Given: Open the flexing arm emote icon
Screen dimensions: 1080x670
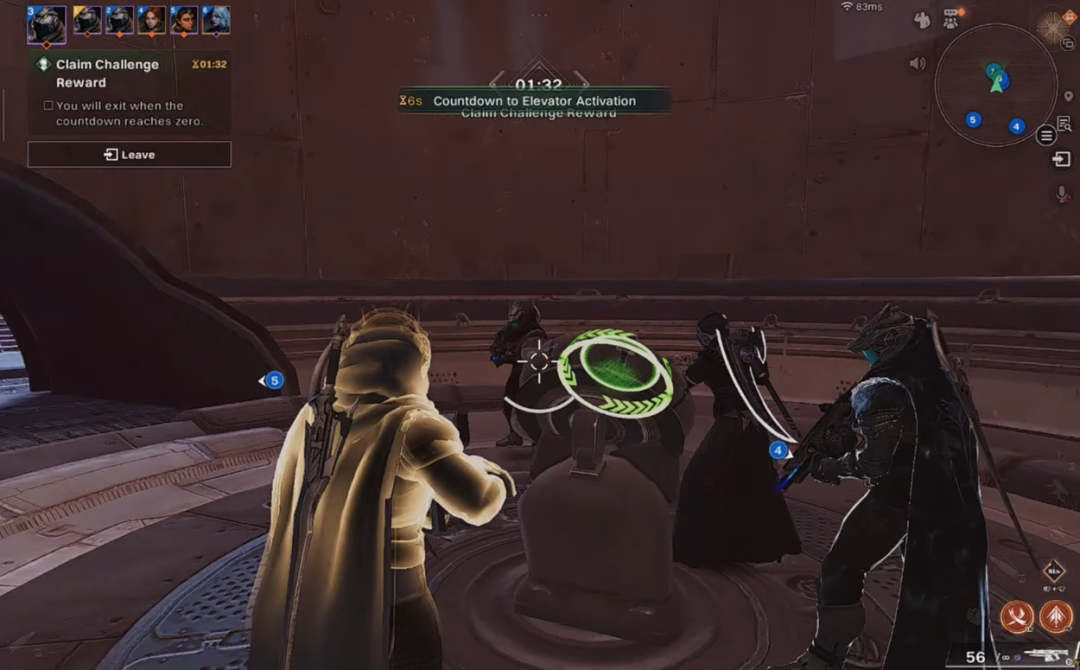Looking at the screenshot, I should tap(923, 19).
